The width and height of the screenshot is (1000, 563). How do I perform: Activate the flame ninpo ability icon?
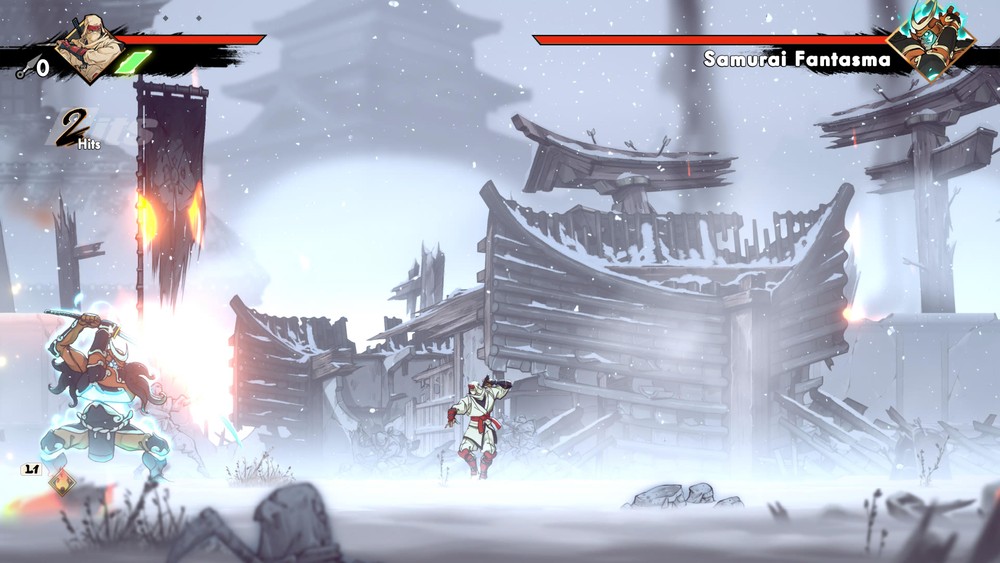pyautogui.click(x=62, y=483)
